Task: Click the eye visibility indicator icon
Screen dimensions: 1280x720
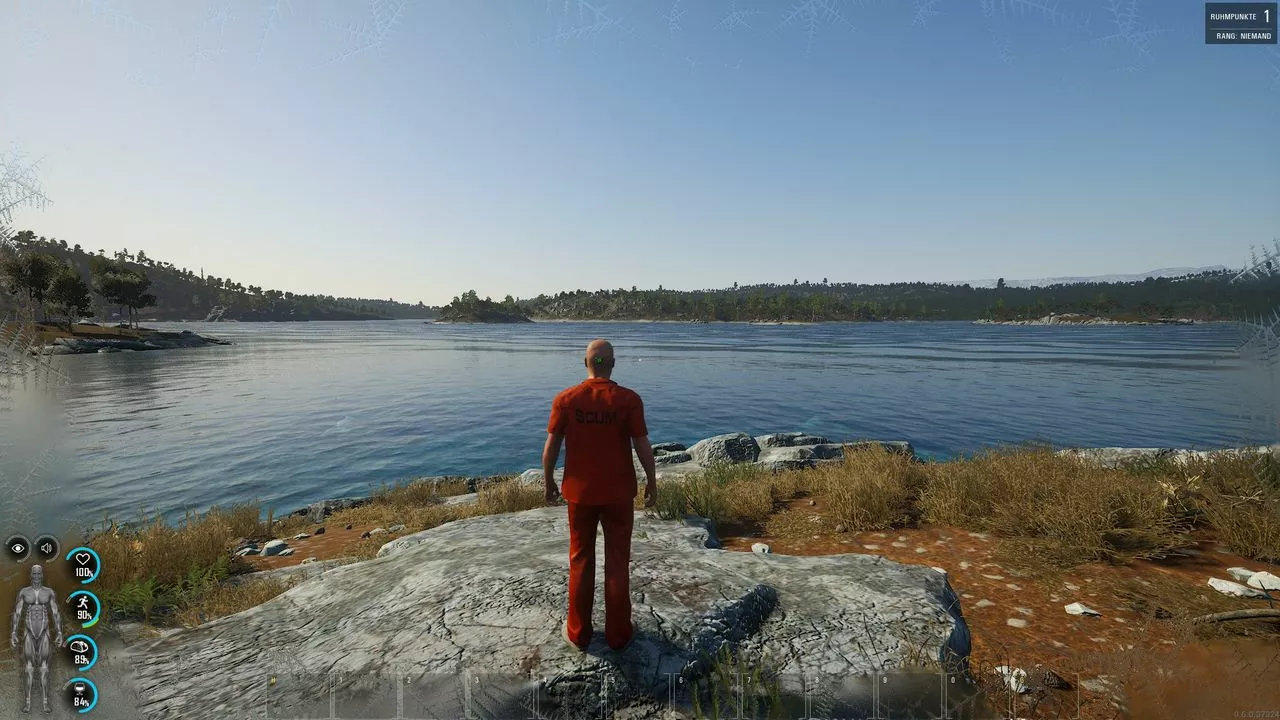Action: click(18, 548)
